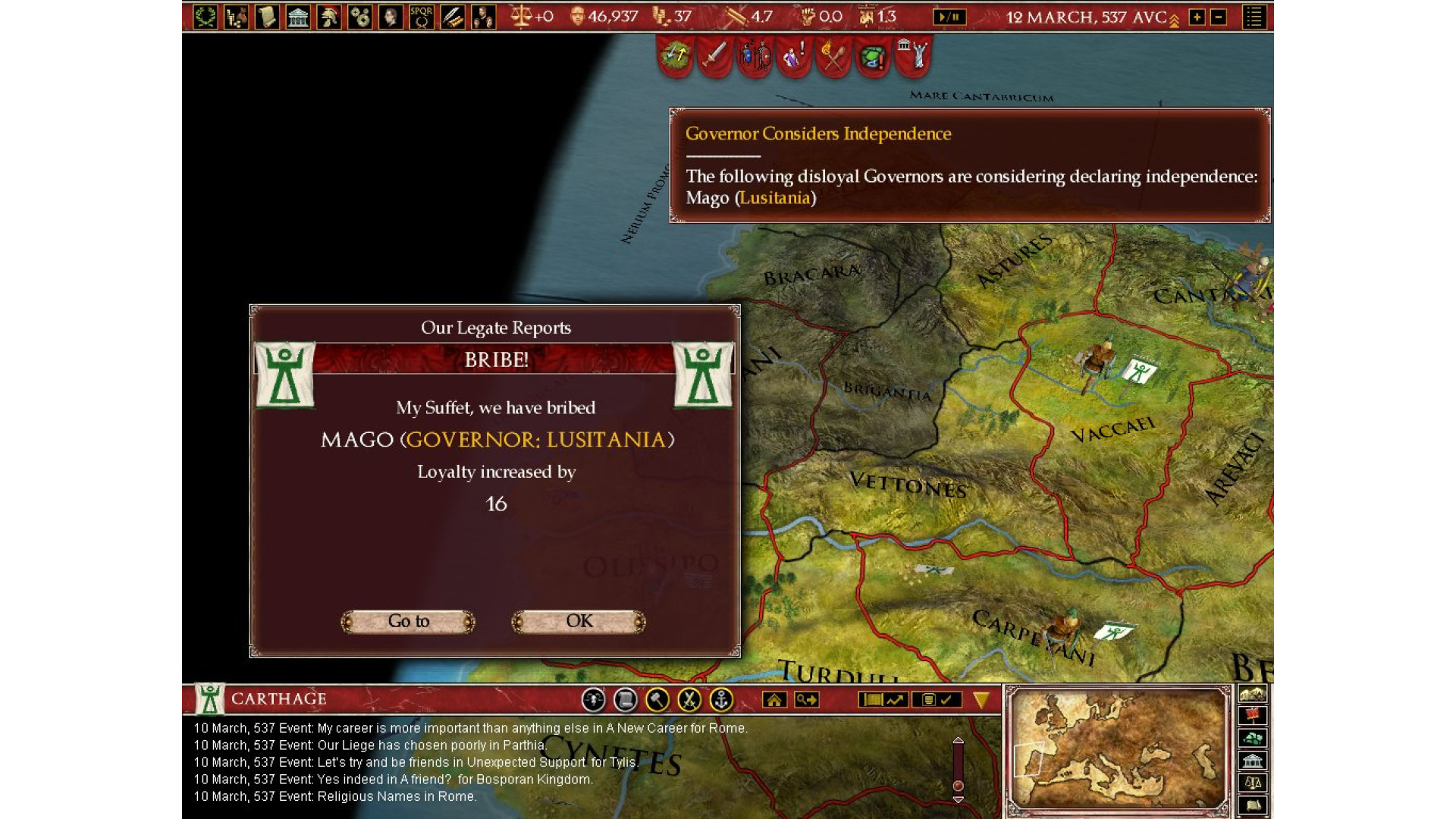The image size is (1456, 819).
Task: Select the sword alert banner
Action: point(714,56)
